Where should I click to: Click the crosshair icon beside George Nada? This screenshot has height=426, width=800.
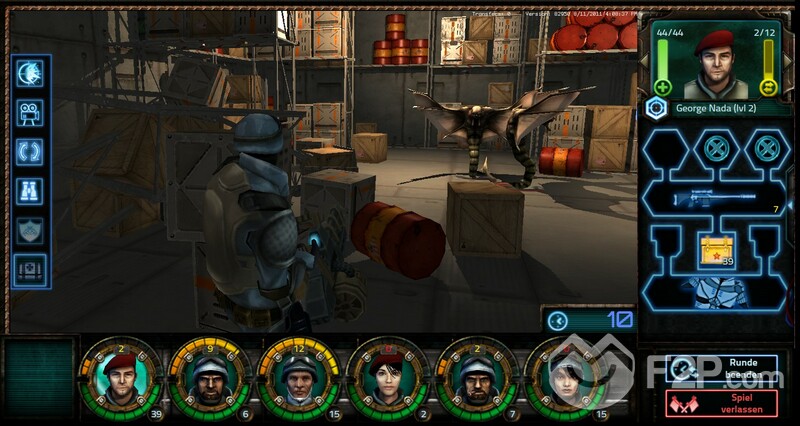[x=656, y=109]
